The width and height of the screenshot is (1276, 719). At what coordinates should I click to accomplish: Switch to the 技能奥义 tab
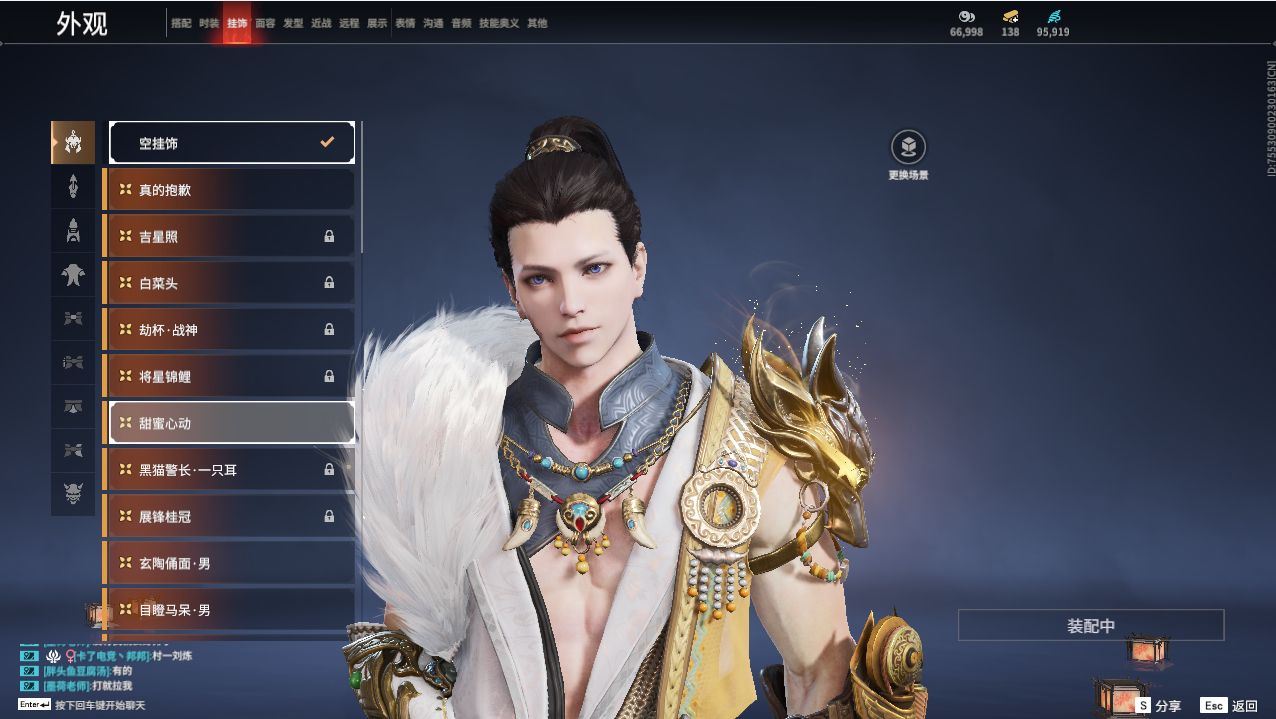tap(499, 23)
